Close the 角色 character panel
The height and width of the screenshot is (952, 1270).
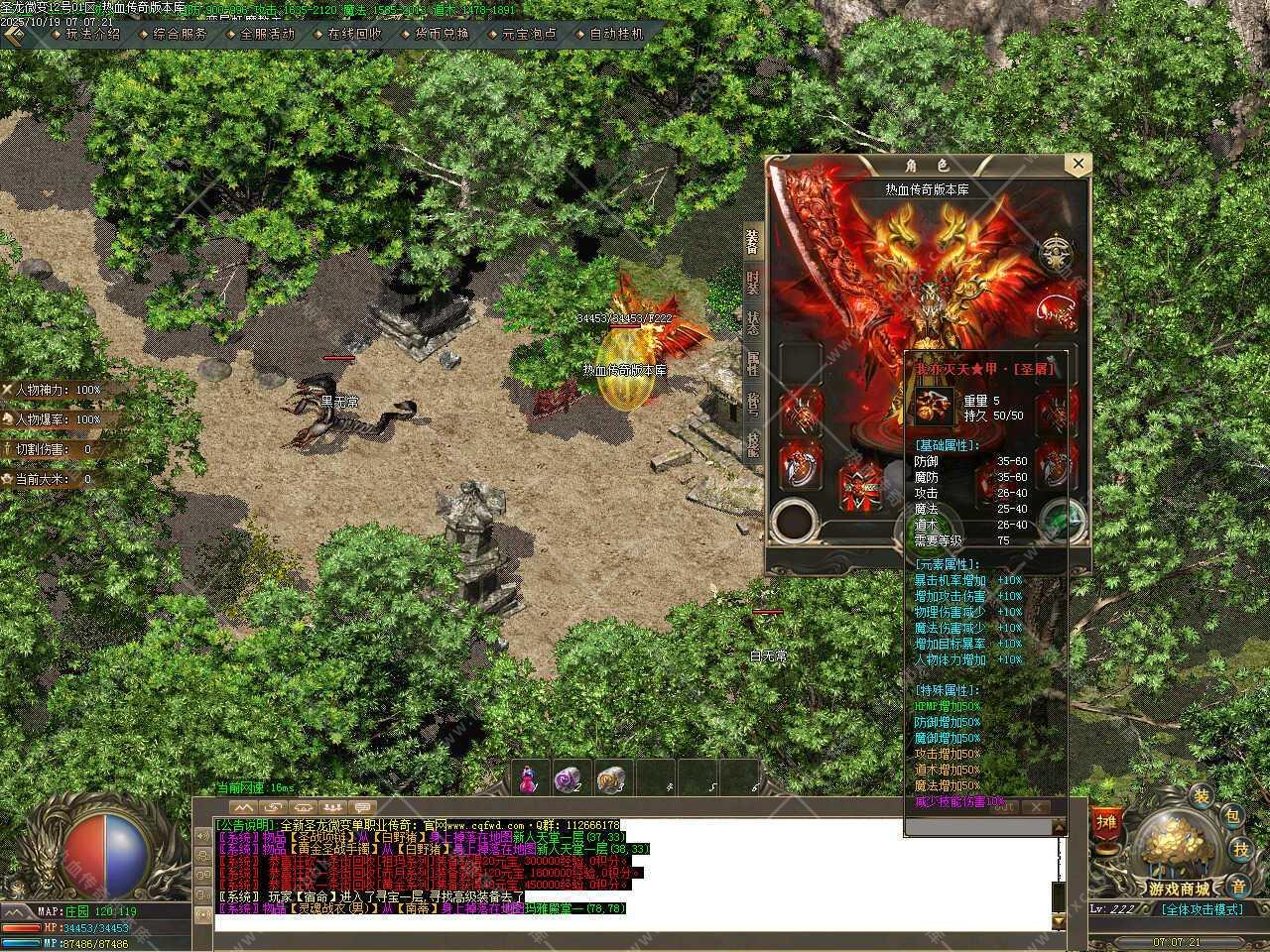click(x=1077, y=164)
